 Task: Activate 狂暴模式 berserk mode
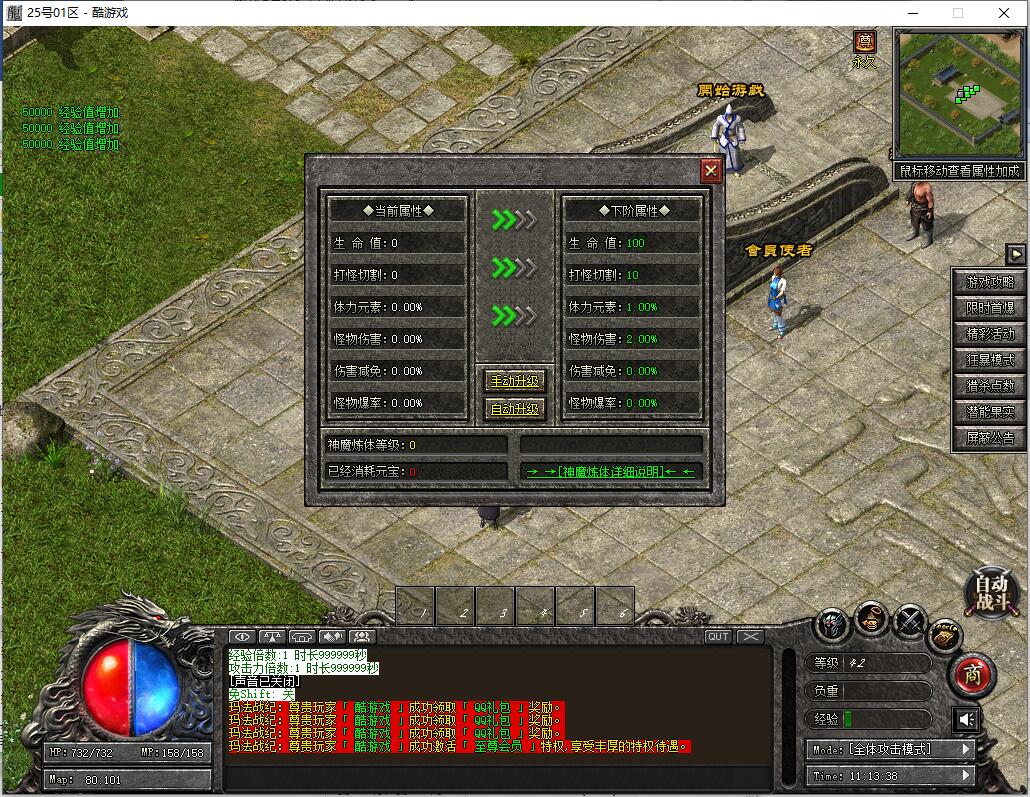pos(989,360)
